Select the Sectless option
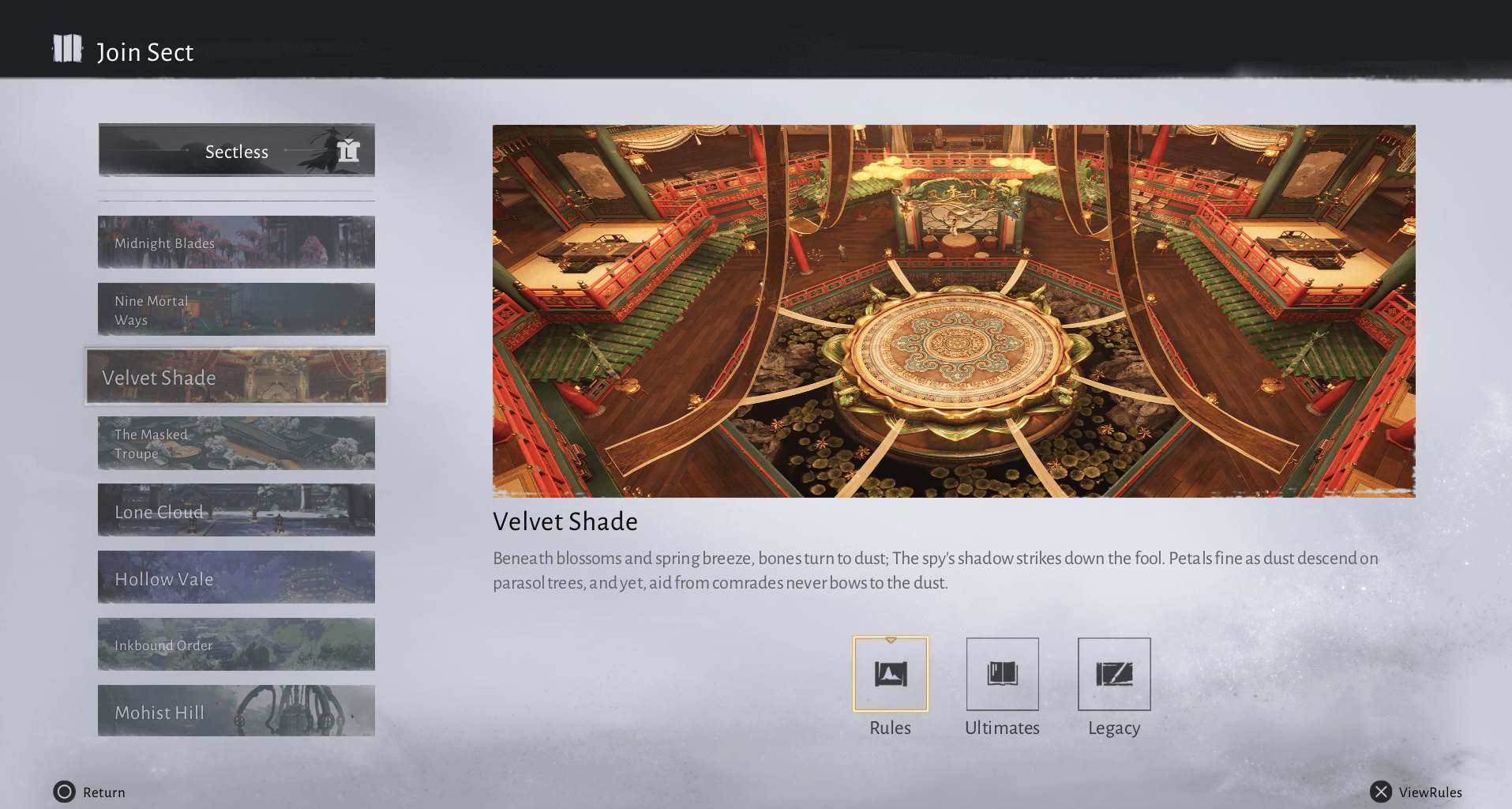 (236, 150)
